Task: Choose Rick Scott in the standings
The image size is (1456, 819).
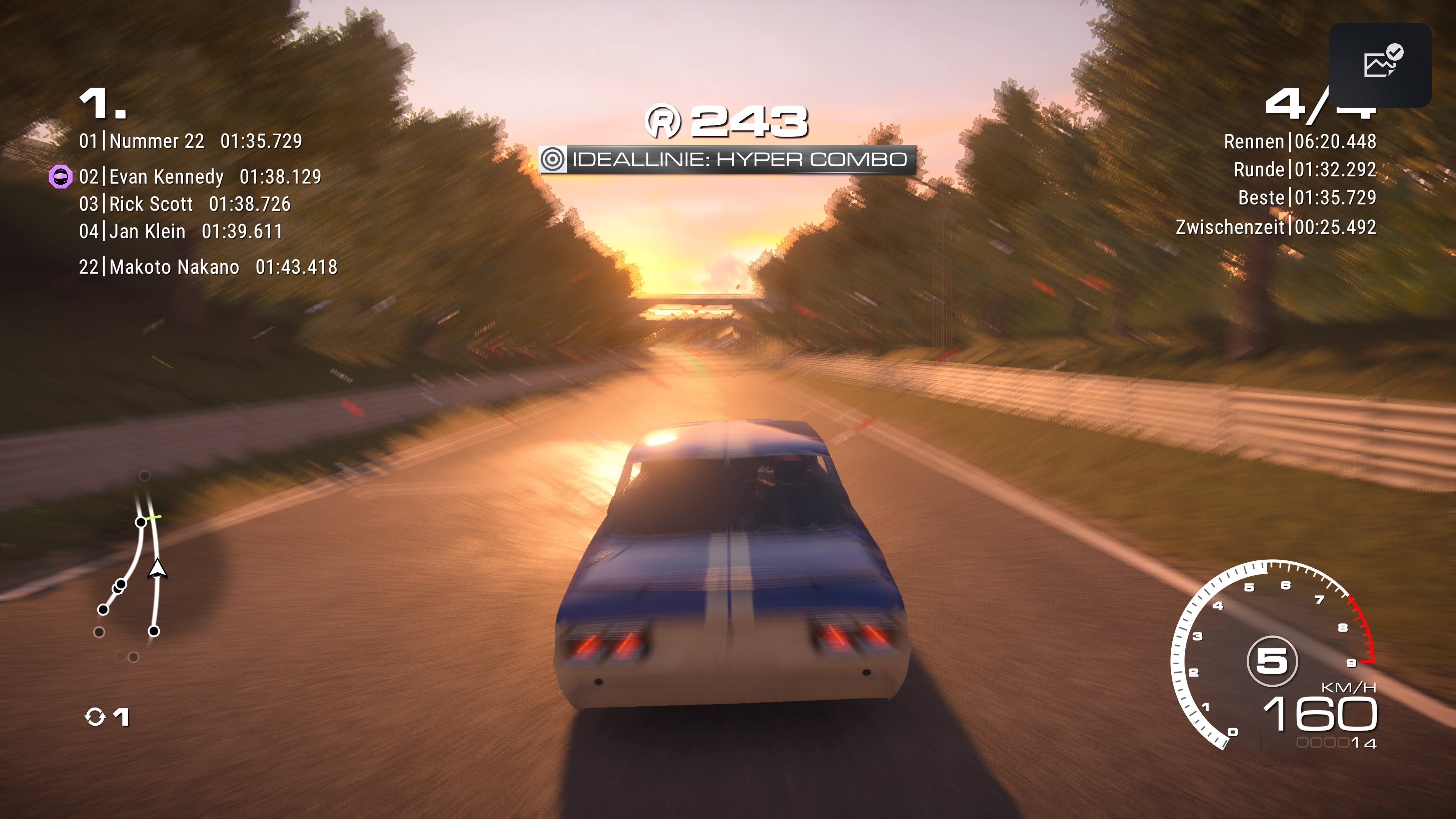Action: point(185,204)
